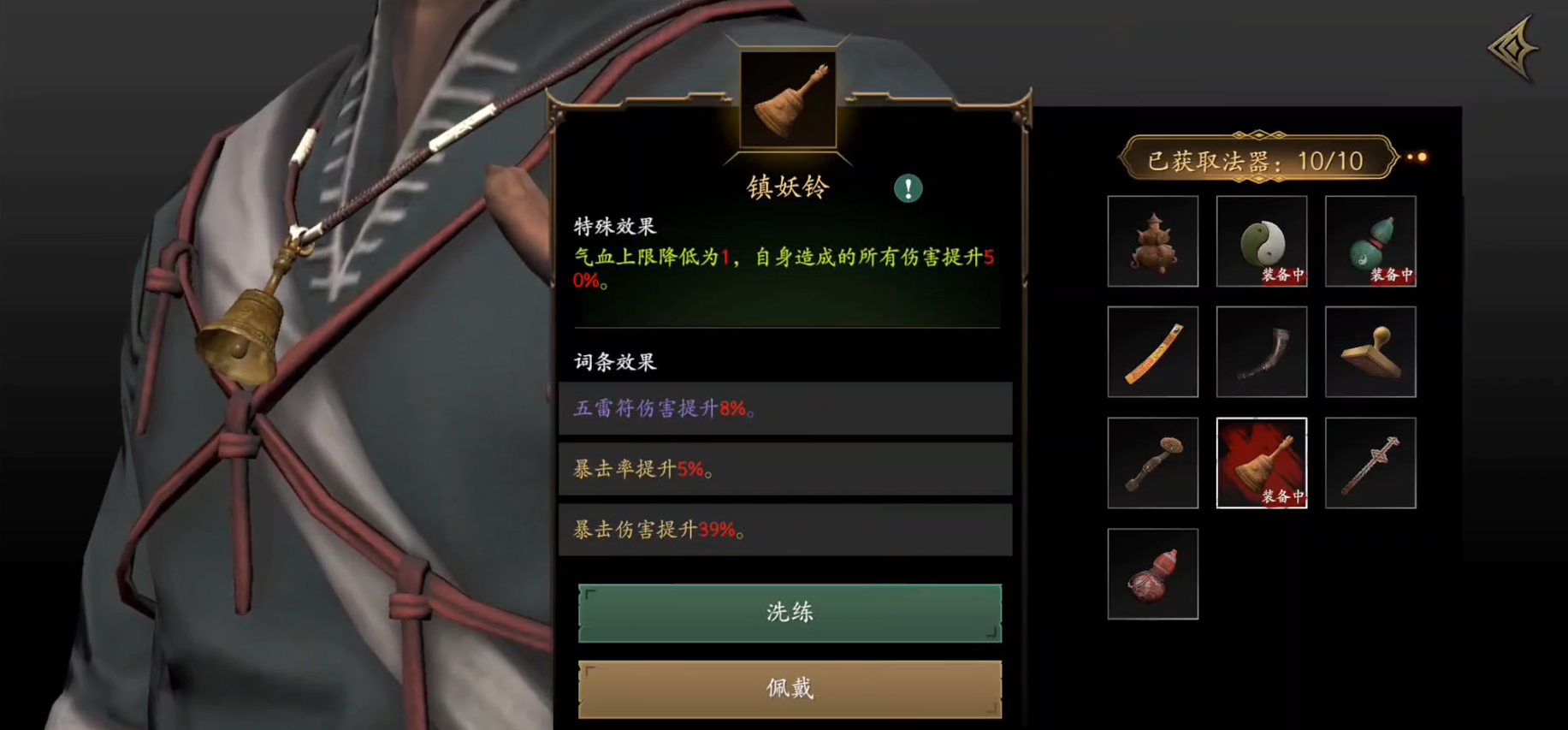Toggle the equipped 镇妖铃 bell in the grid
The height and width of the screenshot is (730, 1568).
coord(1261,462)
